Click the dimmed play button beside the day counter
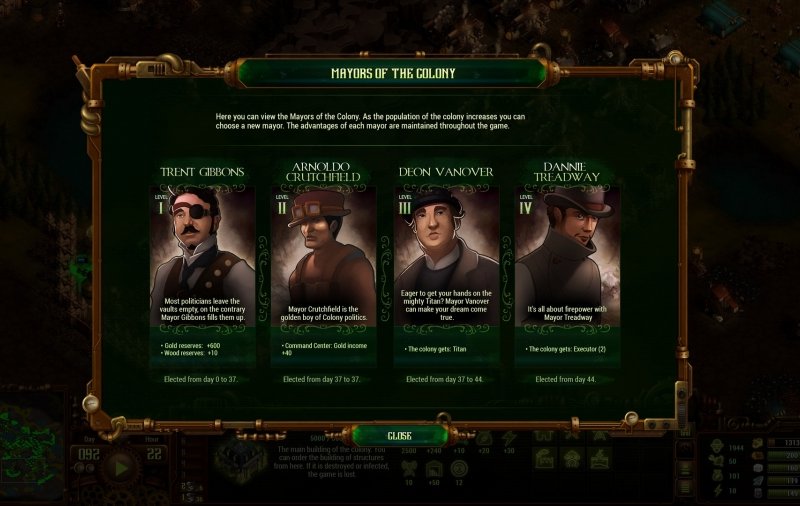800x506 pixels. pyautogui.click(x=121, y=467)
